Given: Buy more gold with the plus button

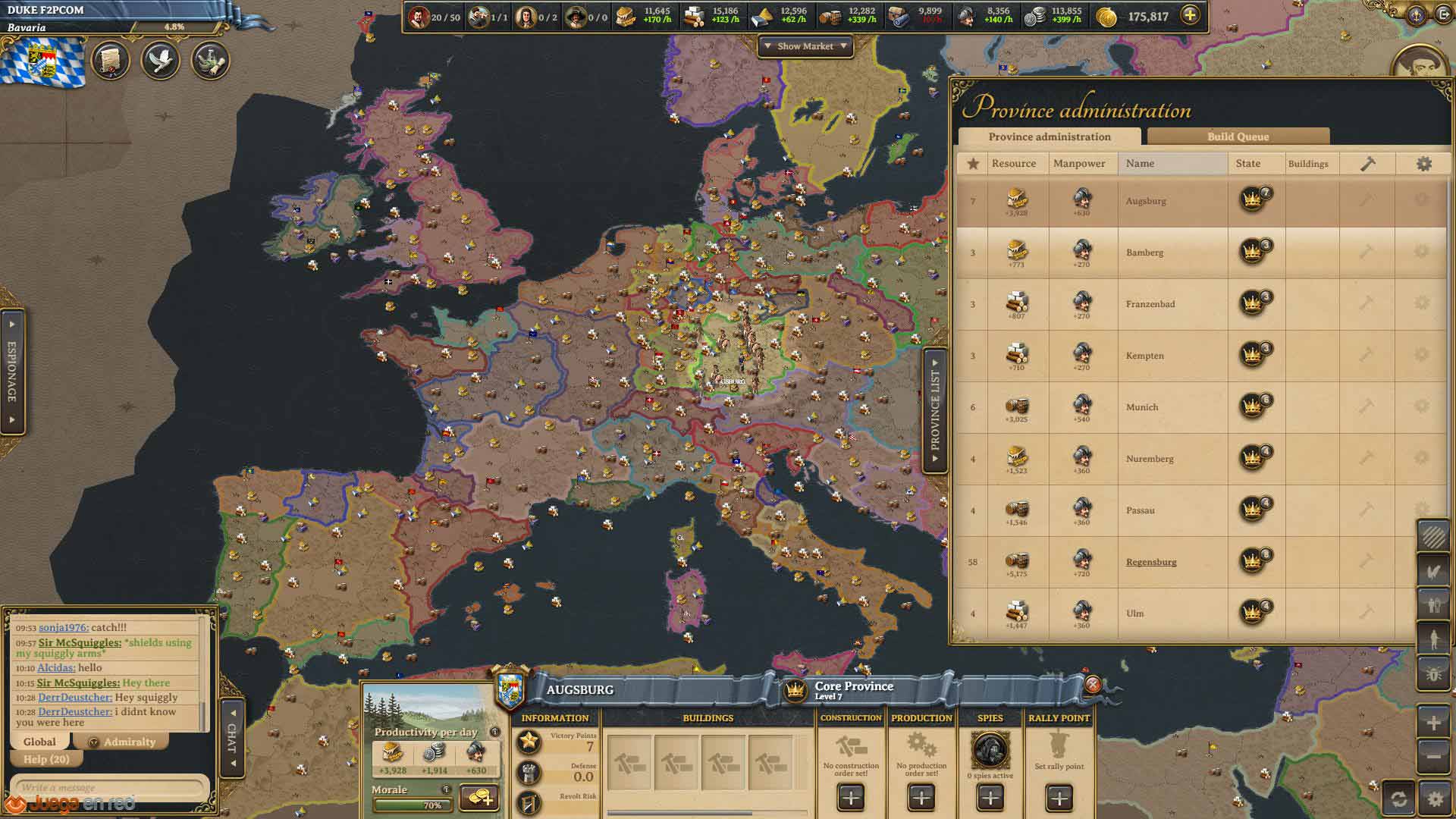Looking at the screenshot, I should click(x=1191, y=16).
